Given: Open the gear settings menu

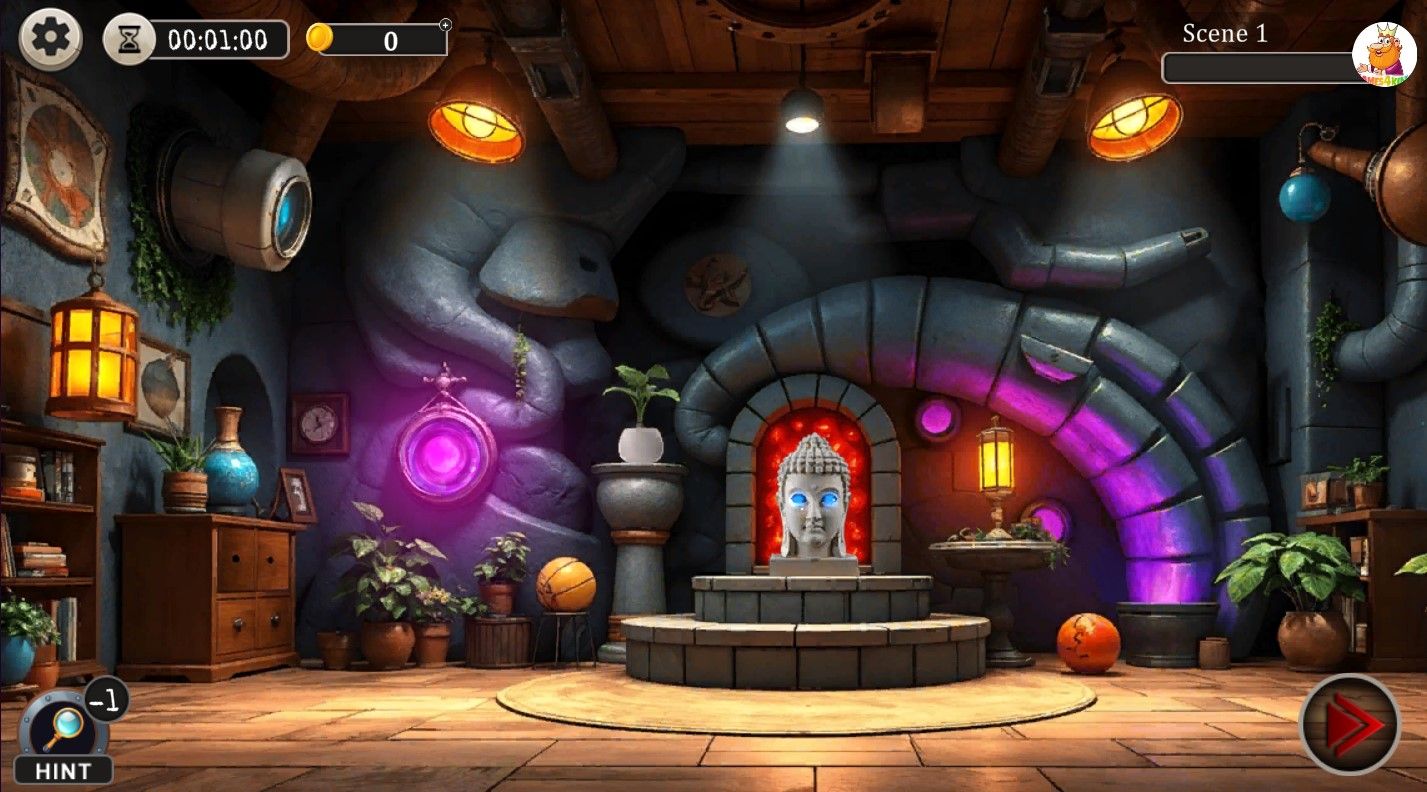Looking at the screenshot, I should tap(50, 38).
